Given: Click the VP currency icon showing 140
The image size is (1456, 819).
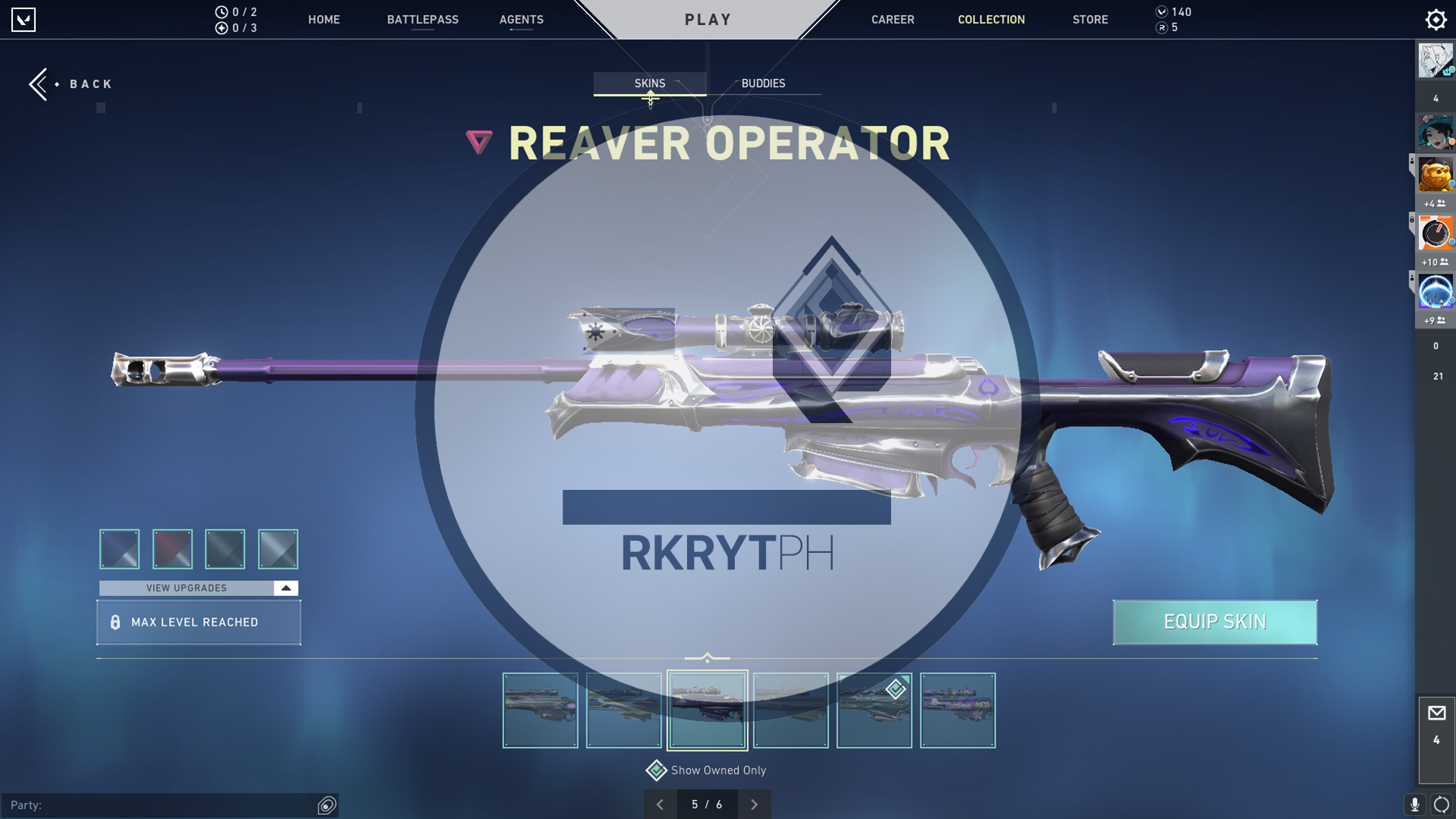Looking at the screenshot, I should pos(1161,11).
